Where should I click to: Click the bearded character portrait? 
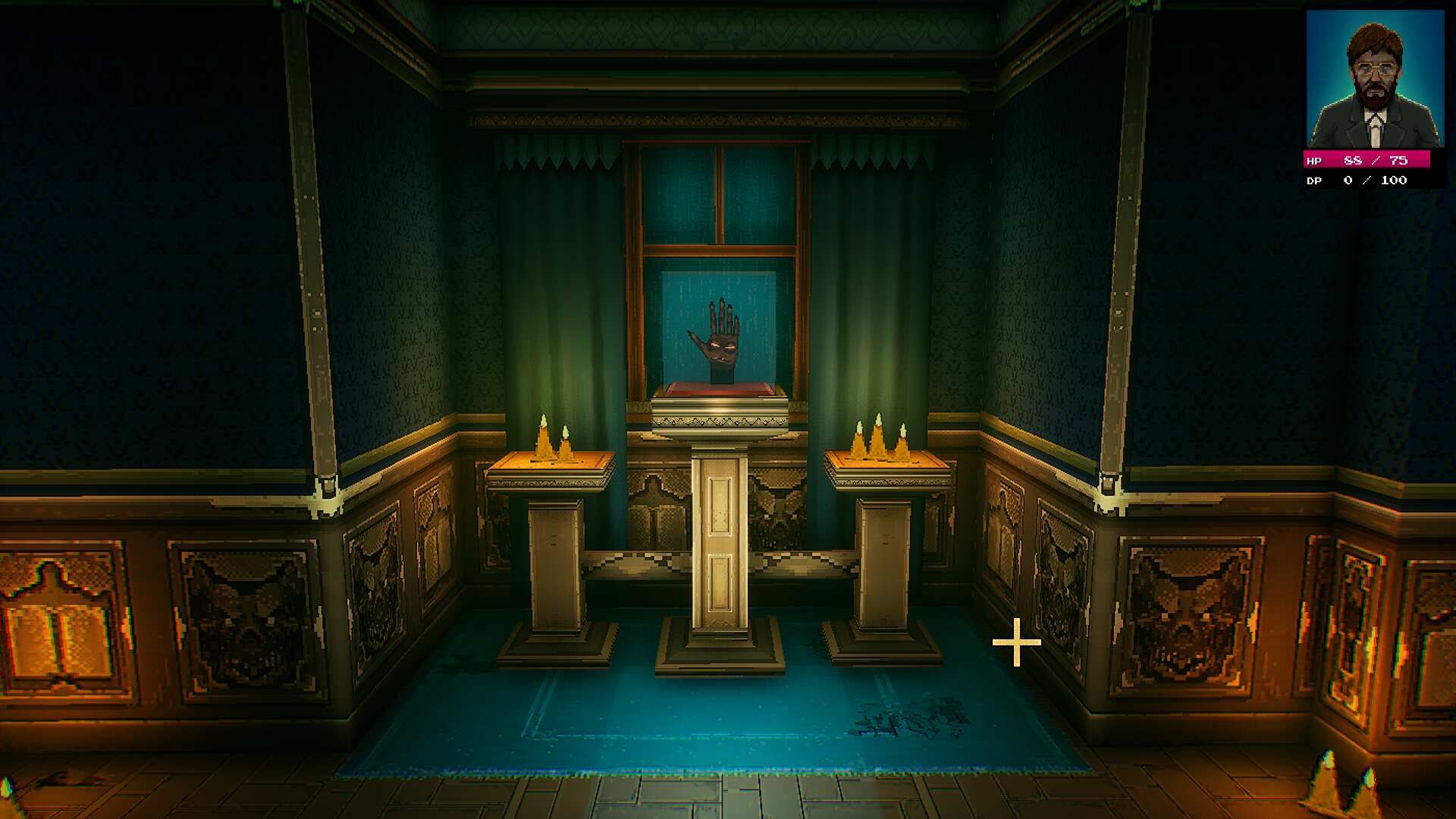pos(1374,80)
